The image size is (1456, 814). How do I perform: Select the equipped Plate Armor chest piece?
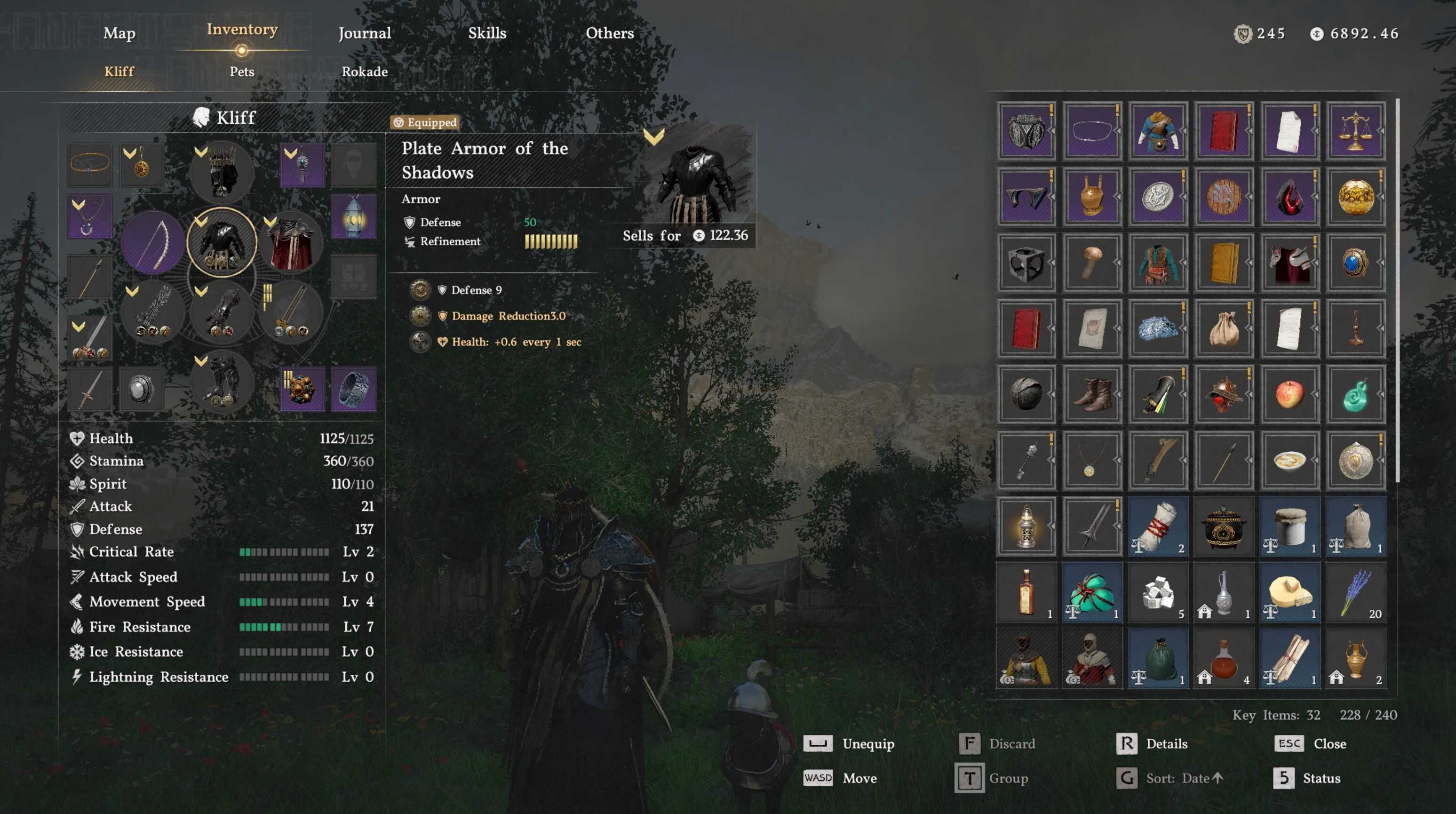click(x=221, y=244)
